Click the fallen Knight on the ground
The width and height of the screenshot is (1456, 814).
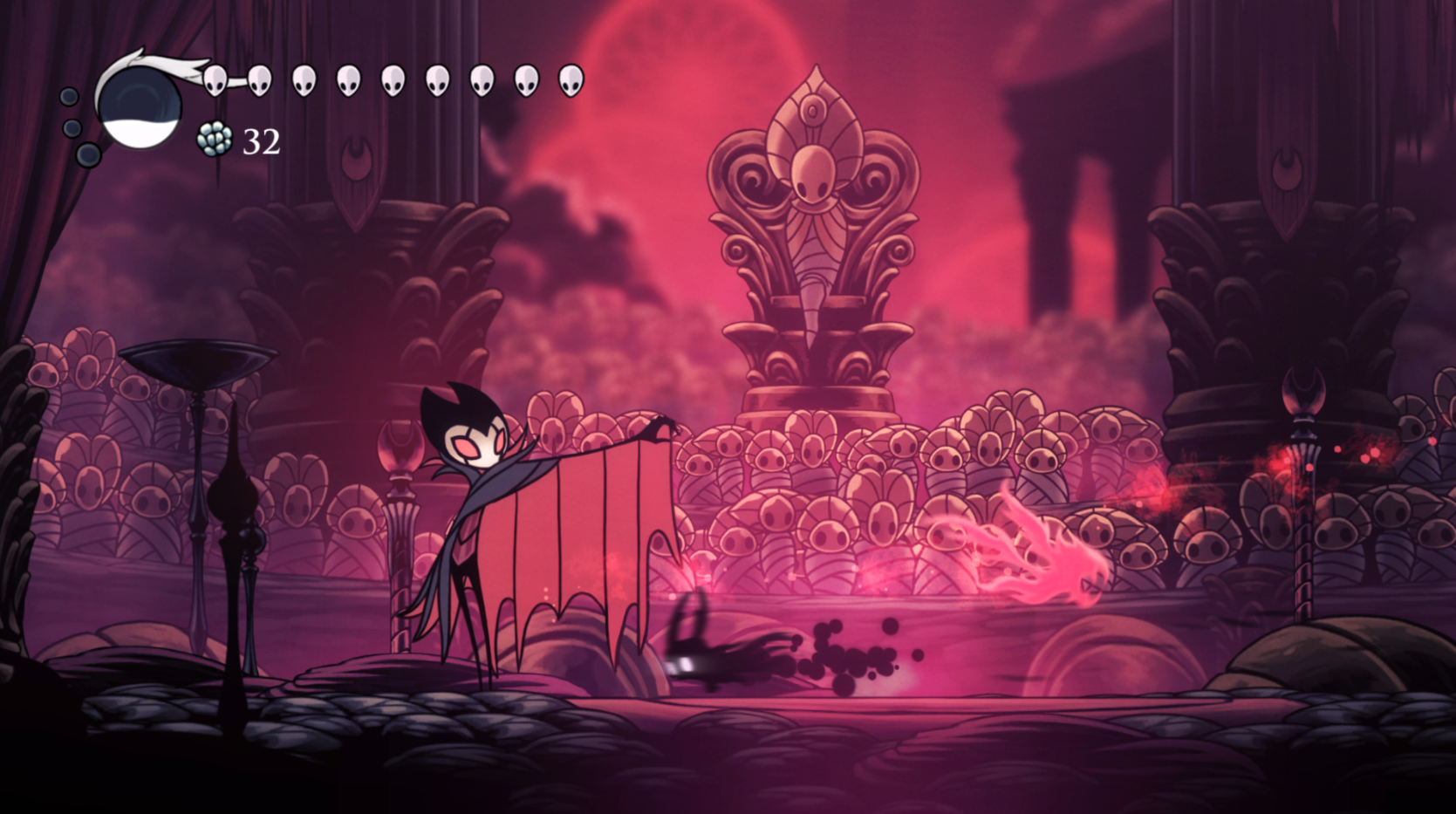pyautogui.click(x=698, y=646)
